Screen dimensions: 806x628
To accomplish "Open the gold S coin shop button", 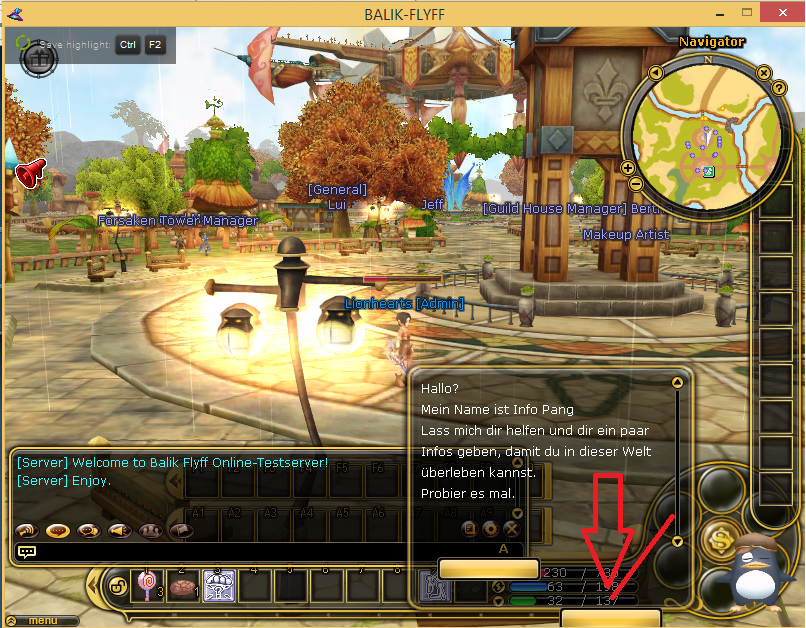I will point(720,541).
